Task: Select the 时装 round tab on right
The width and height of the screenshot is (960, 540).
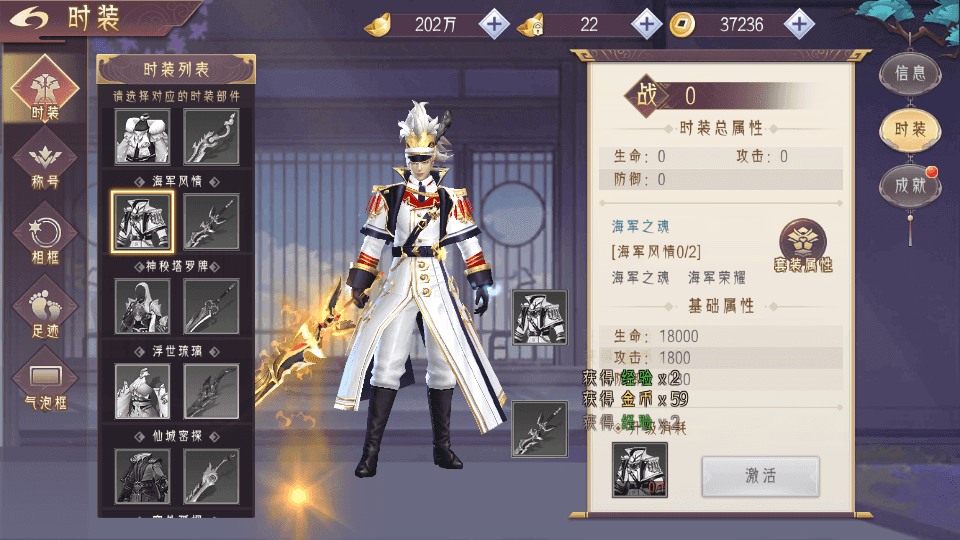Action: coord(910,129)
